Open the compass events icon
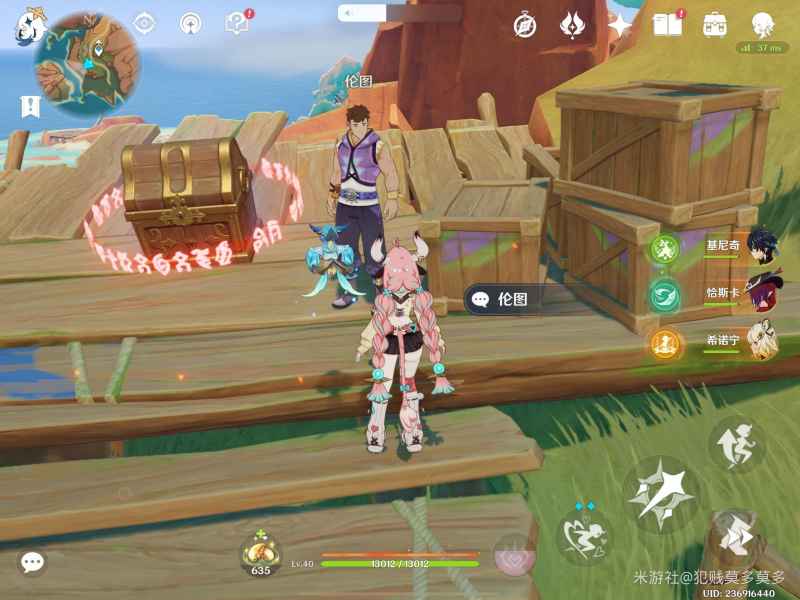Screen dimensions: 800x600 (524, 25)
